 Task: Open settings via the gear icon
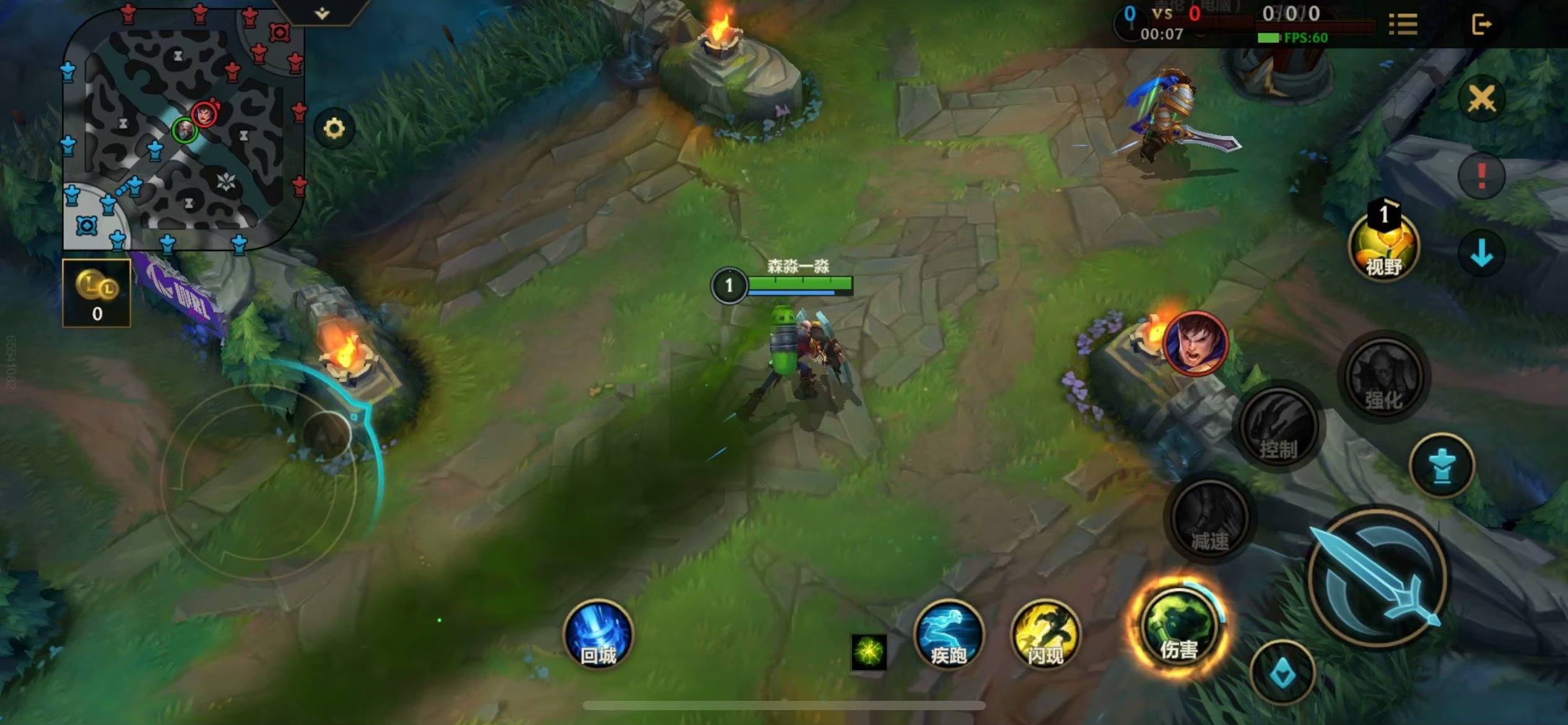[334, 129]
